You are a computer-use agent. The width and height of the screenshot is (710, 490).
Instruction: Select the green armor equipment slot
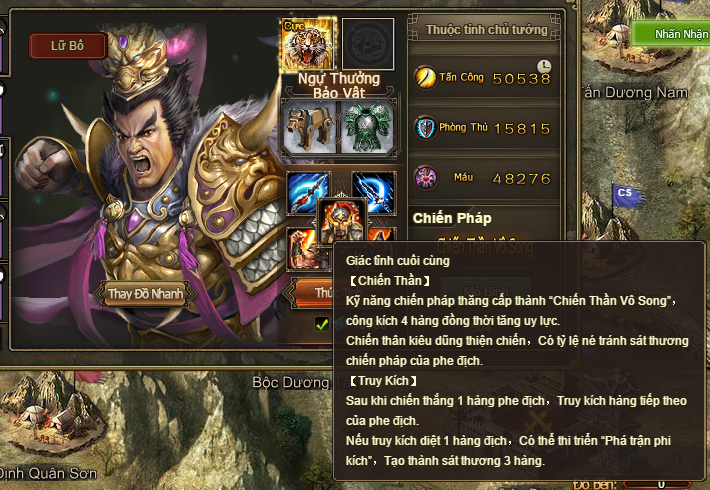click(367, 129)
